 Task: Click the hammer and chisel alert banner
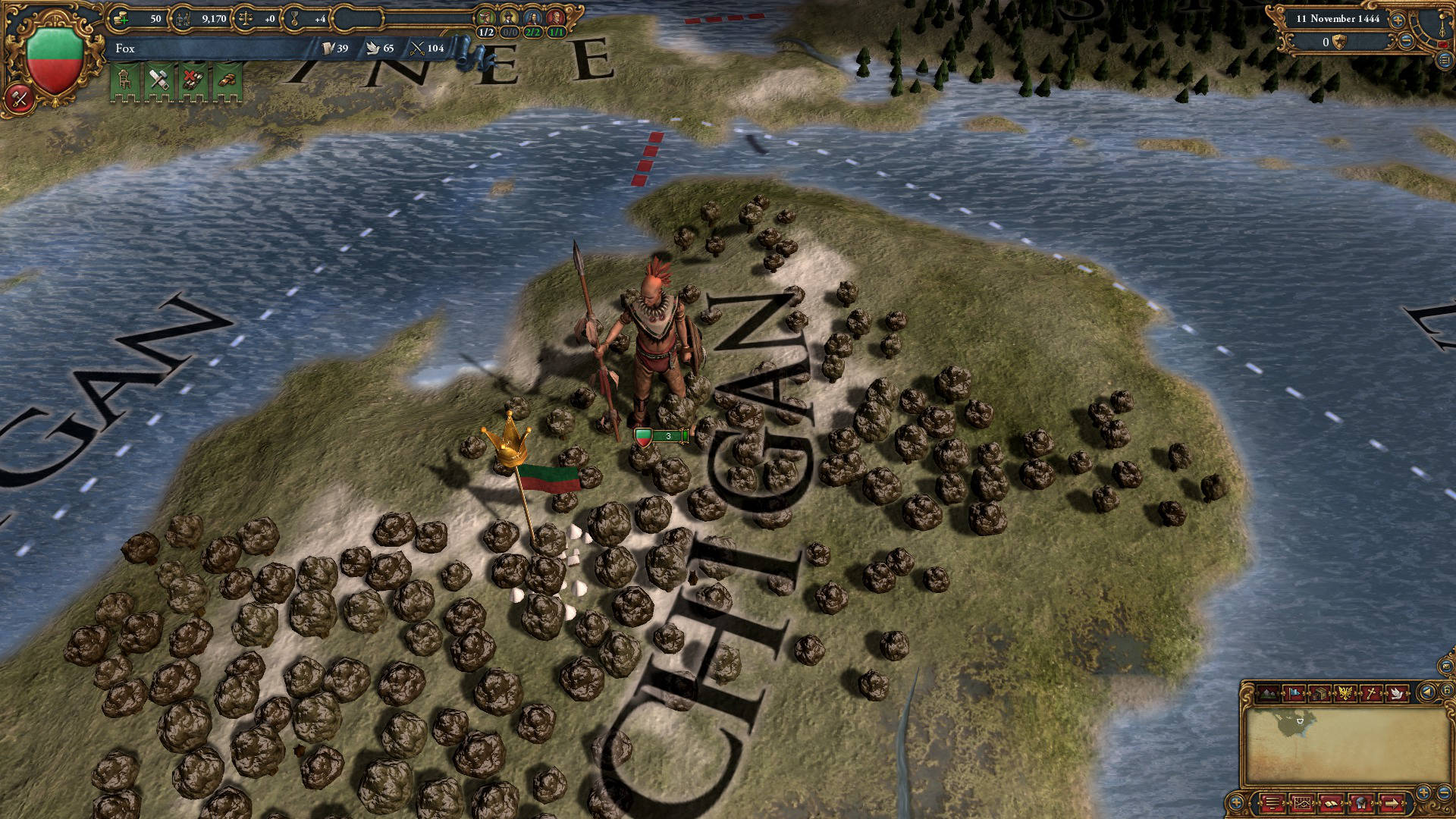159,82
